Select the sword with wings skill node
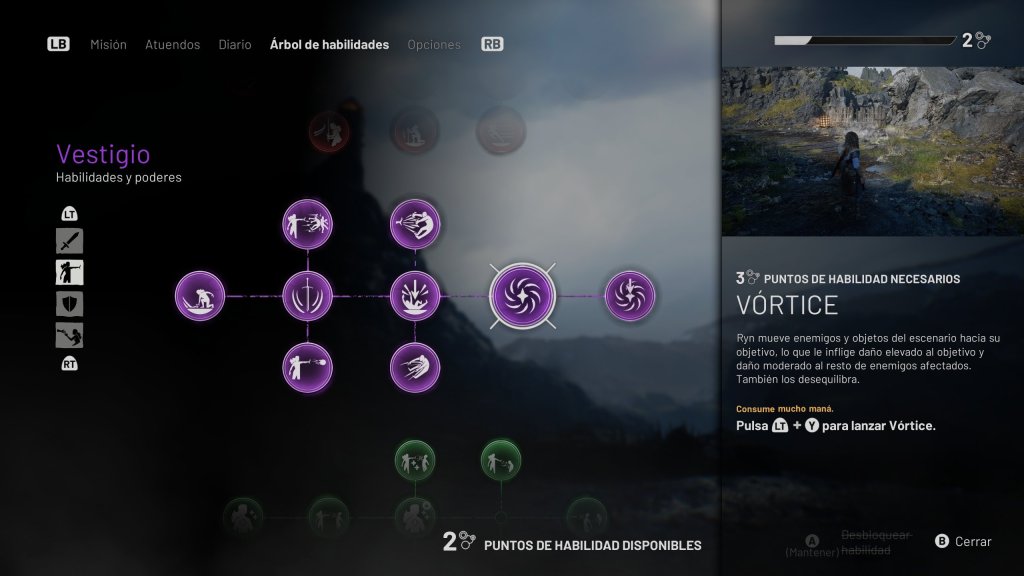This screenshot has height=576, width=1024. (x=308, y=296)
